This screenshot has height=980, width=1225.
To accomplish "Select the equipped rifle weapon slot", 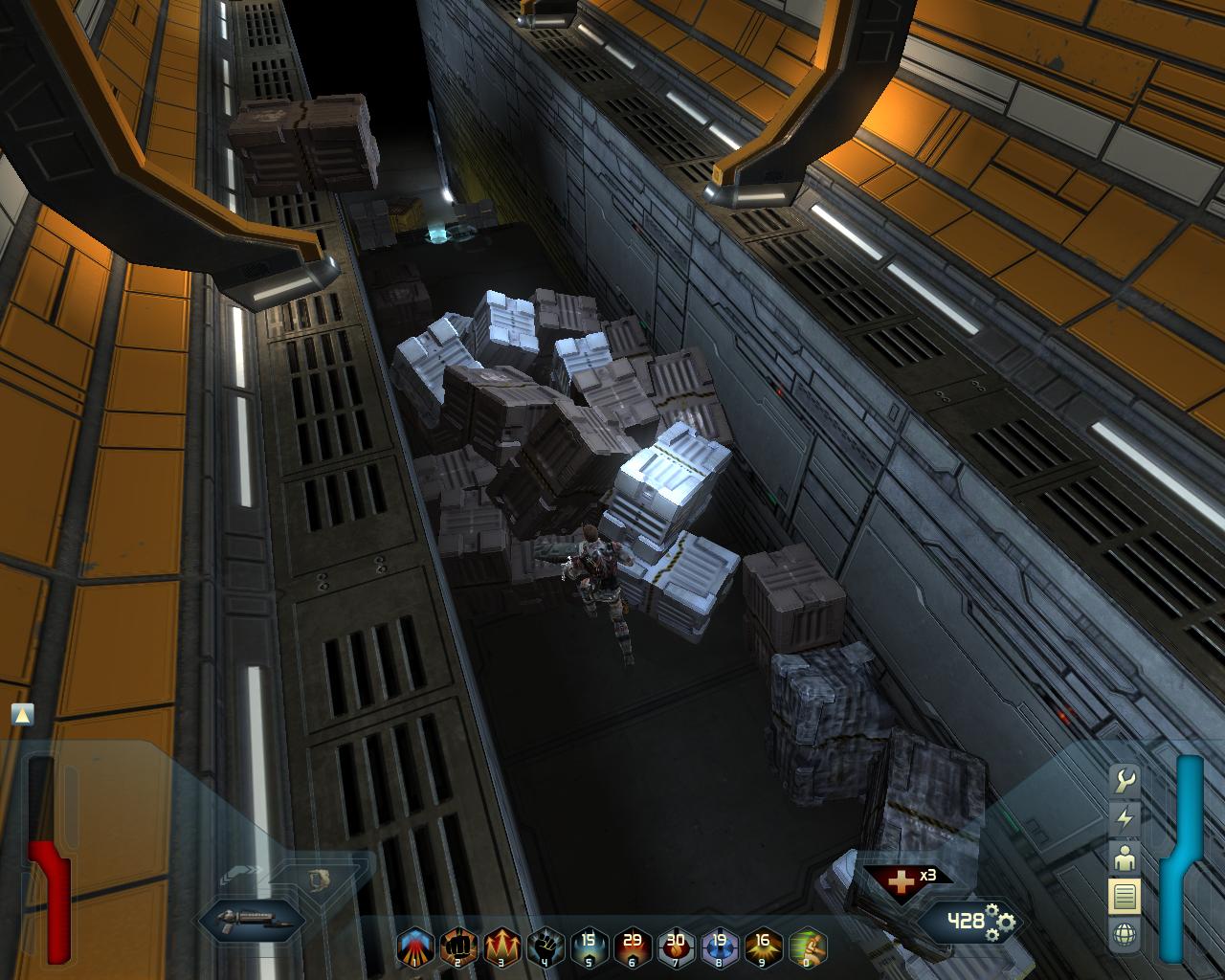I will pos(251,921).
